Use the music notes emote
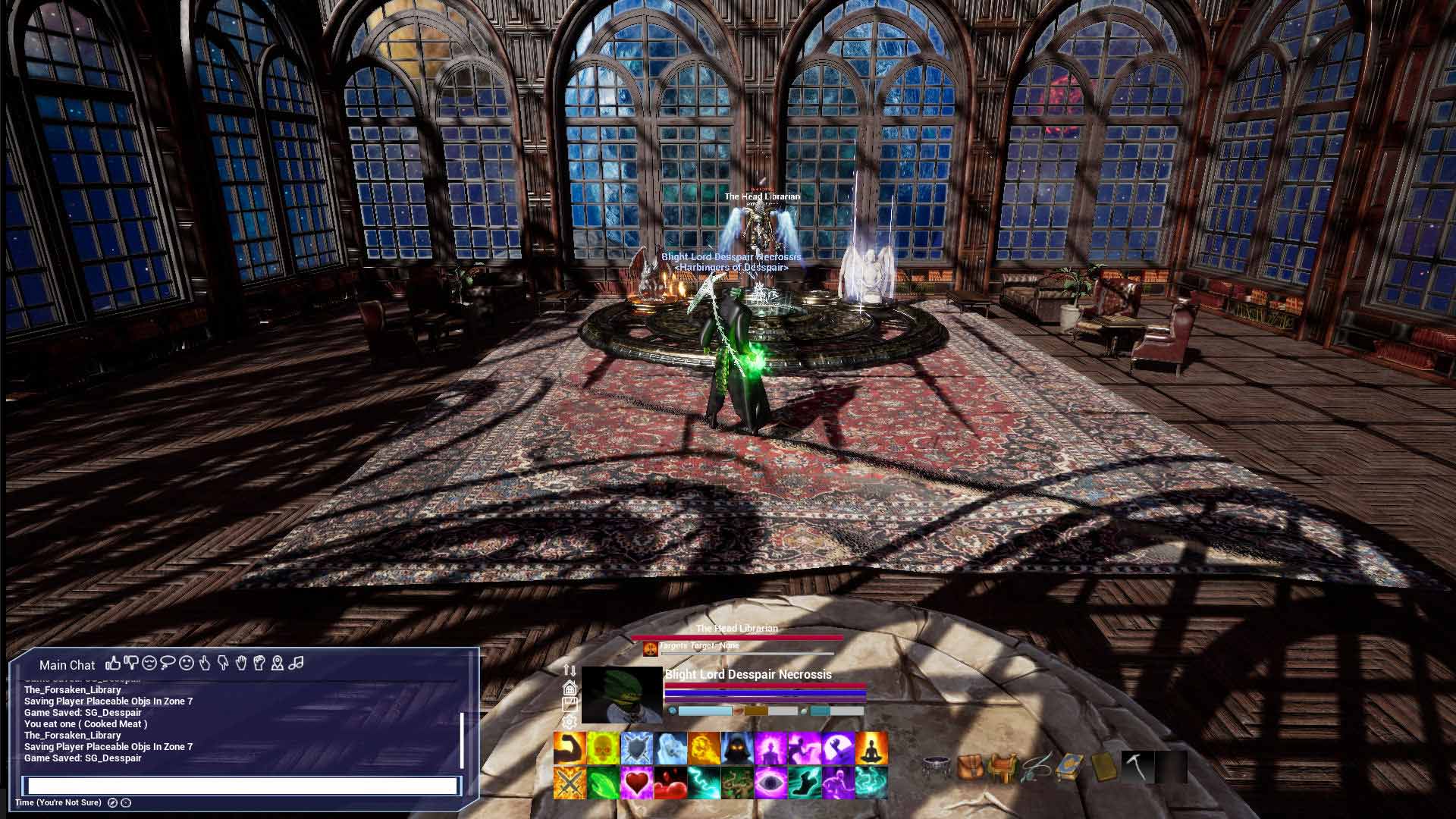Viewport: 1456px width, 819px height. (296, 664)
